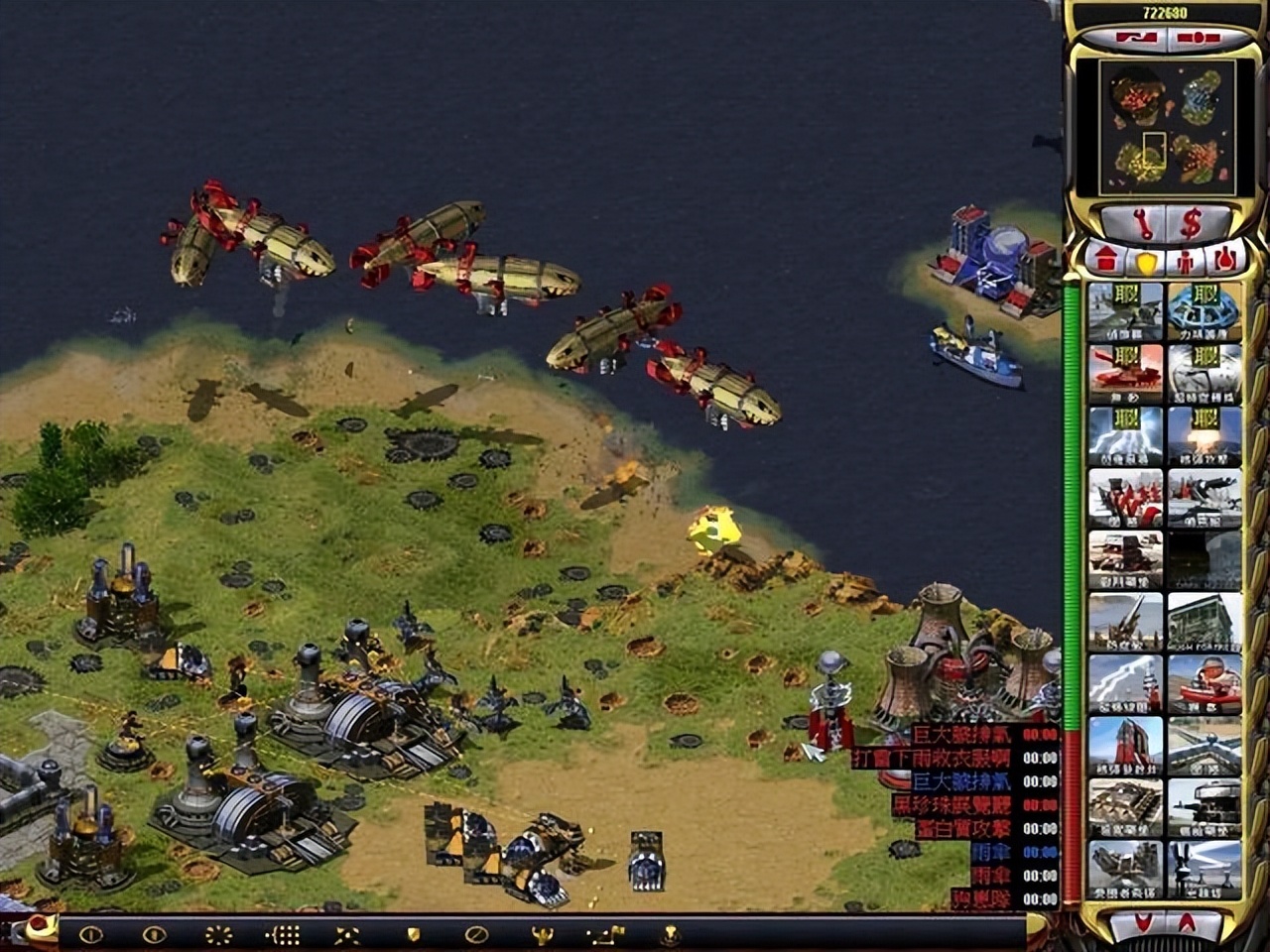Click the scatter units command icon
The image size is (1270, 952).
point(348,934)
